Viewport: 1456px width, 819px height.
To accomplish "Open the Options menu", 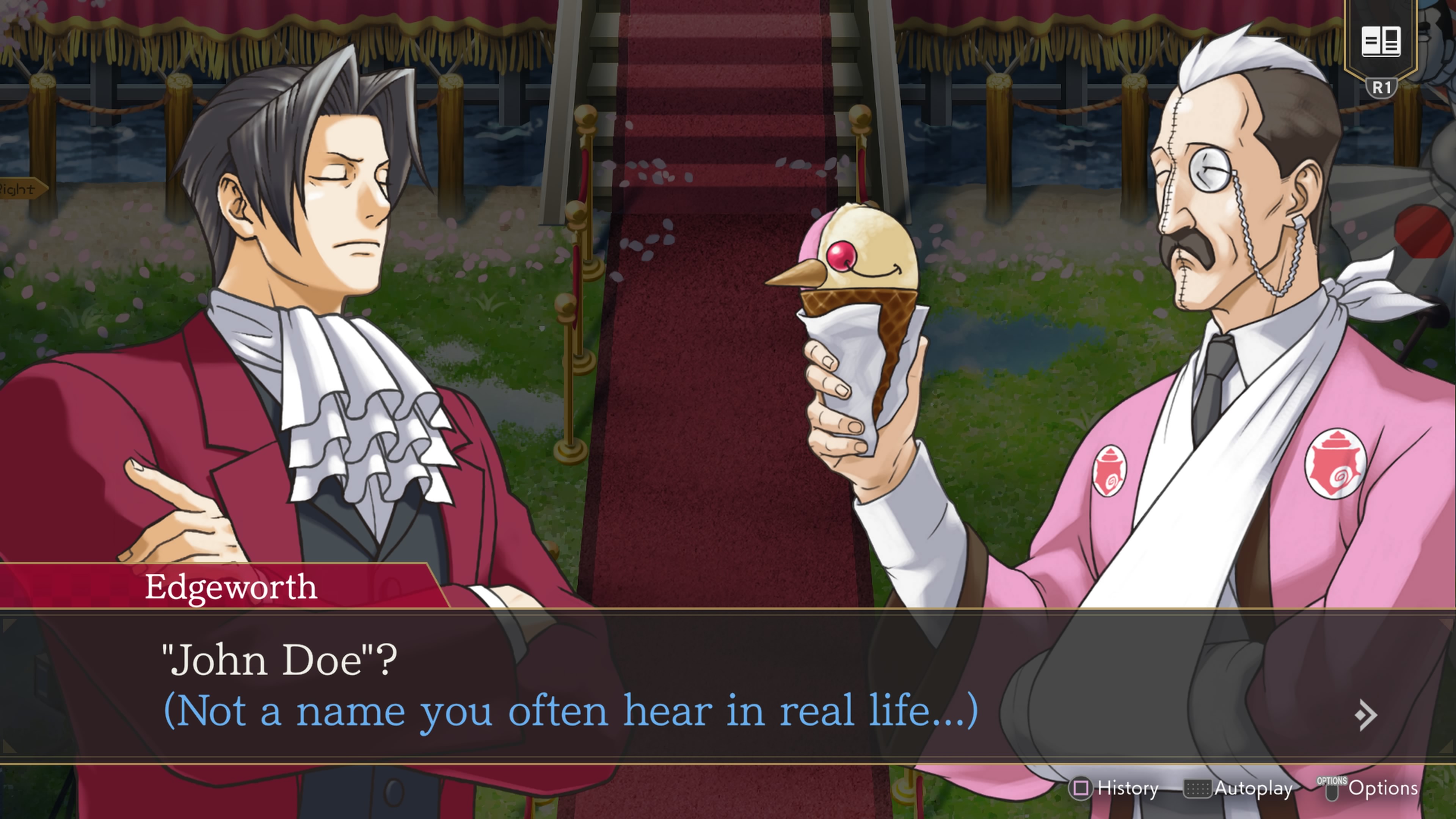I will [1369, 788].
